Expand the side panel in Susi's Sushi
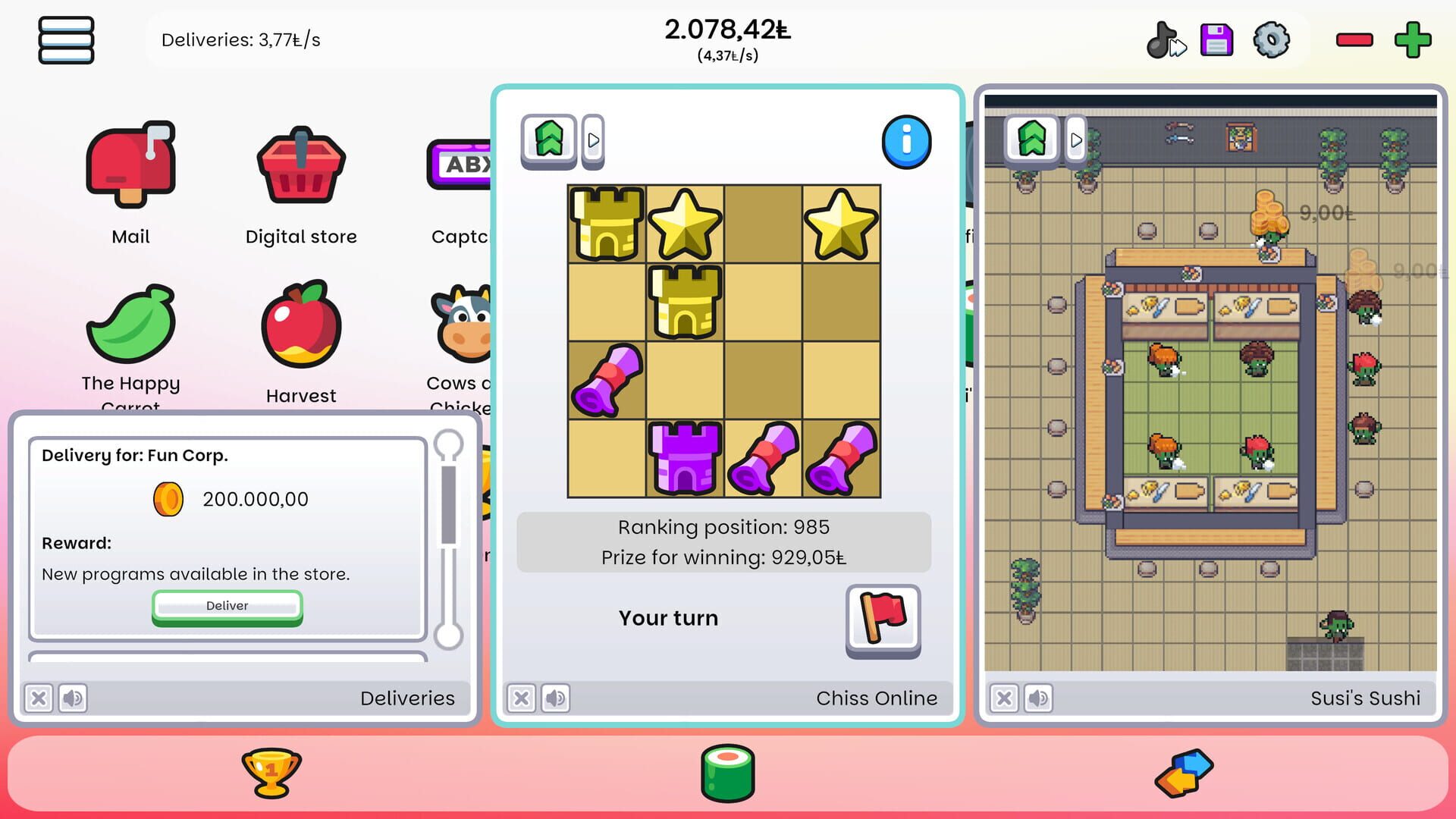The image size is (1456, 819). (x=1076, y=140)
